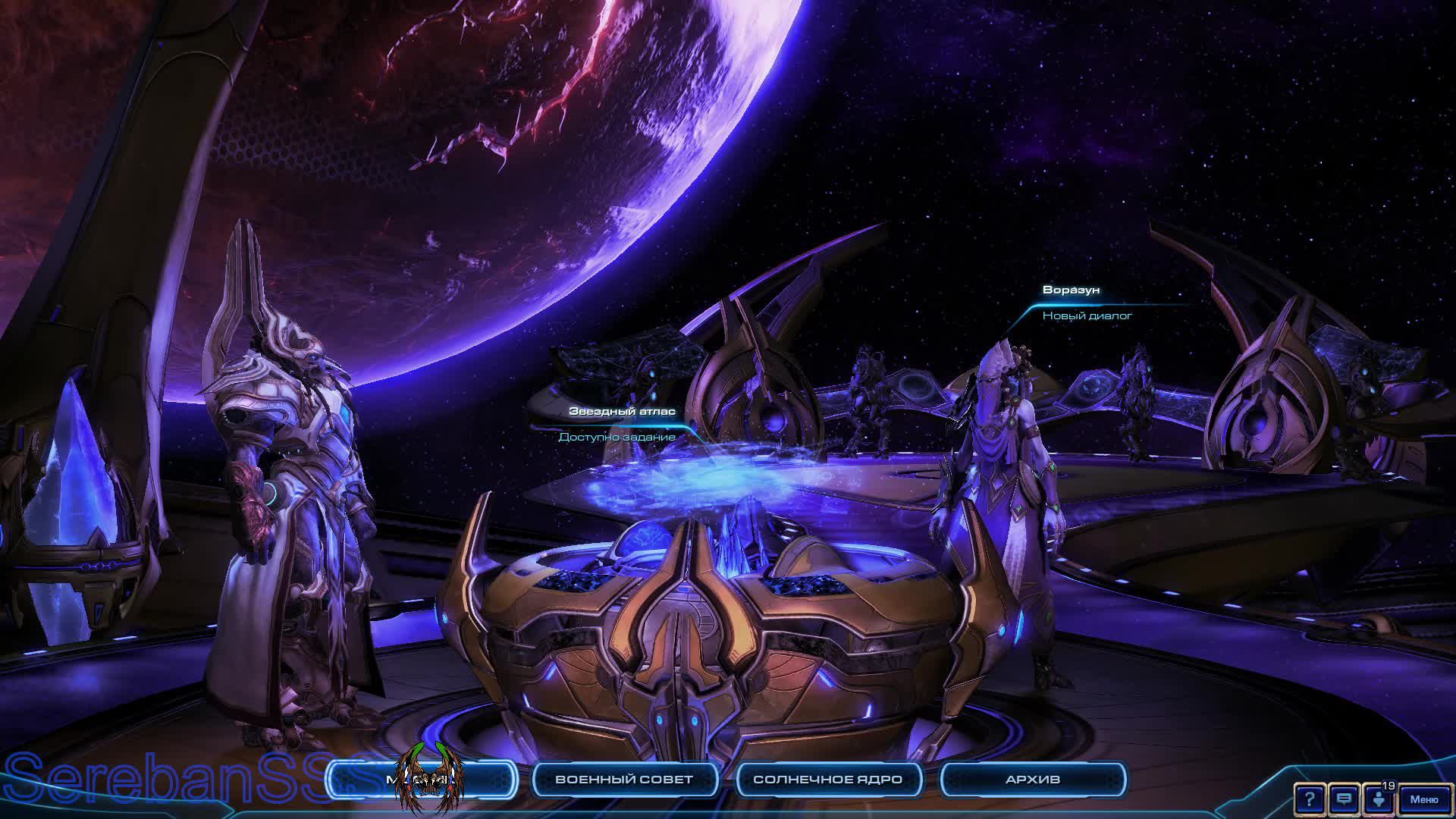Switch to the Солнечное ядро tab

[827, 780]
